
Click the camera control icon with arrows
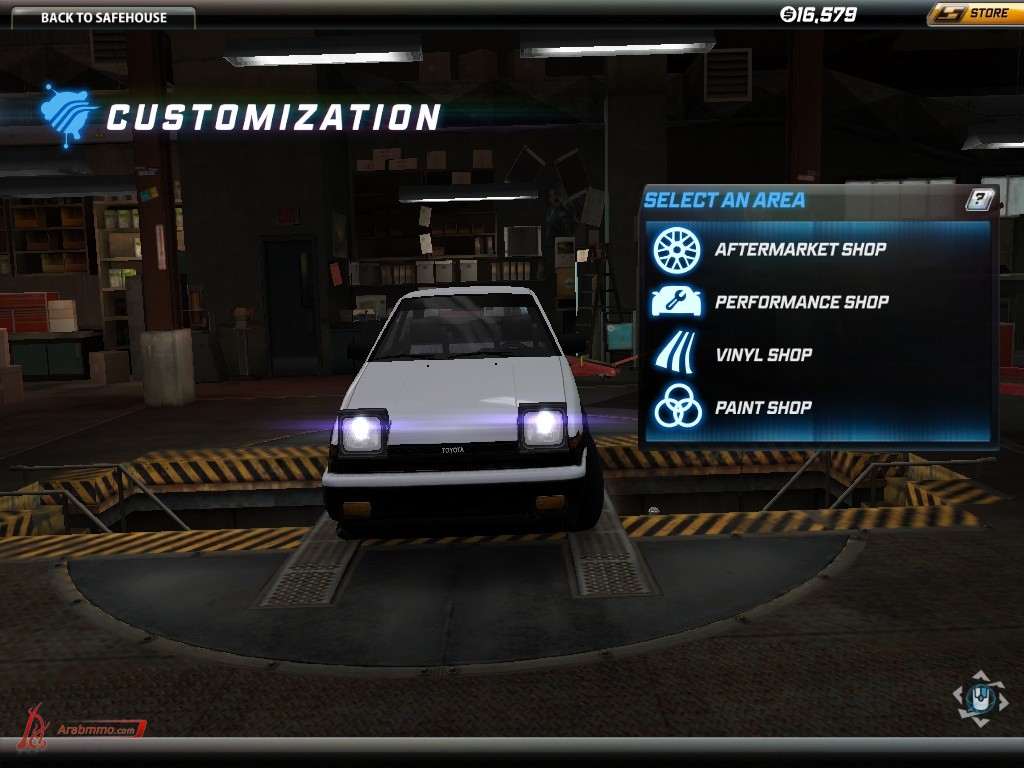pyautogui.click(x=980, y=697)
